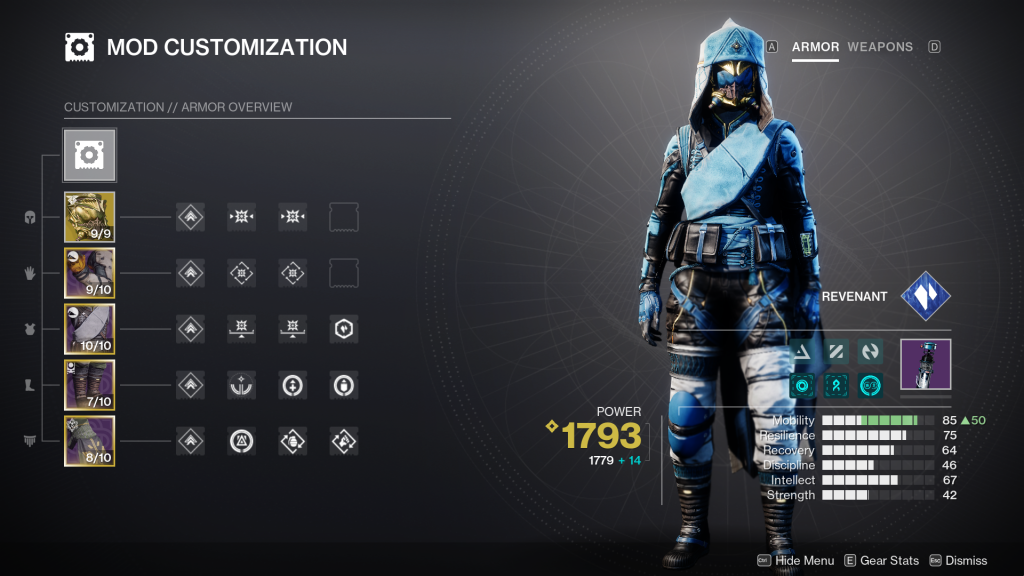Screen dimensions: 1024x576
Task: Open the chest armor piece marked 10/10
Action: point(90,329)
